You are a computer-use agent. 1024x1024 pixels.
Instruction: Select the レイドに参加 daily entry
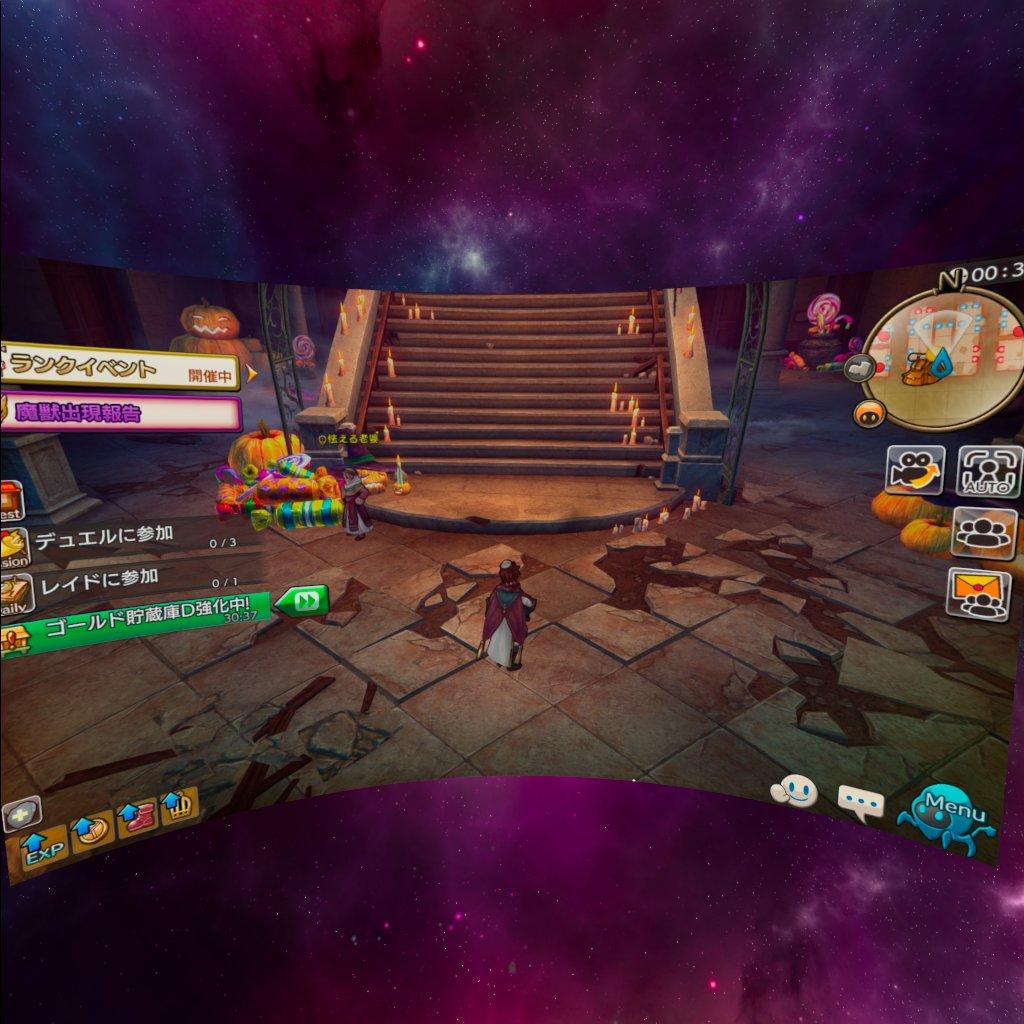point(98,578)
